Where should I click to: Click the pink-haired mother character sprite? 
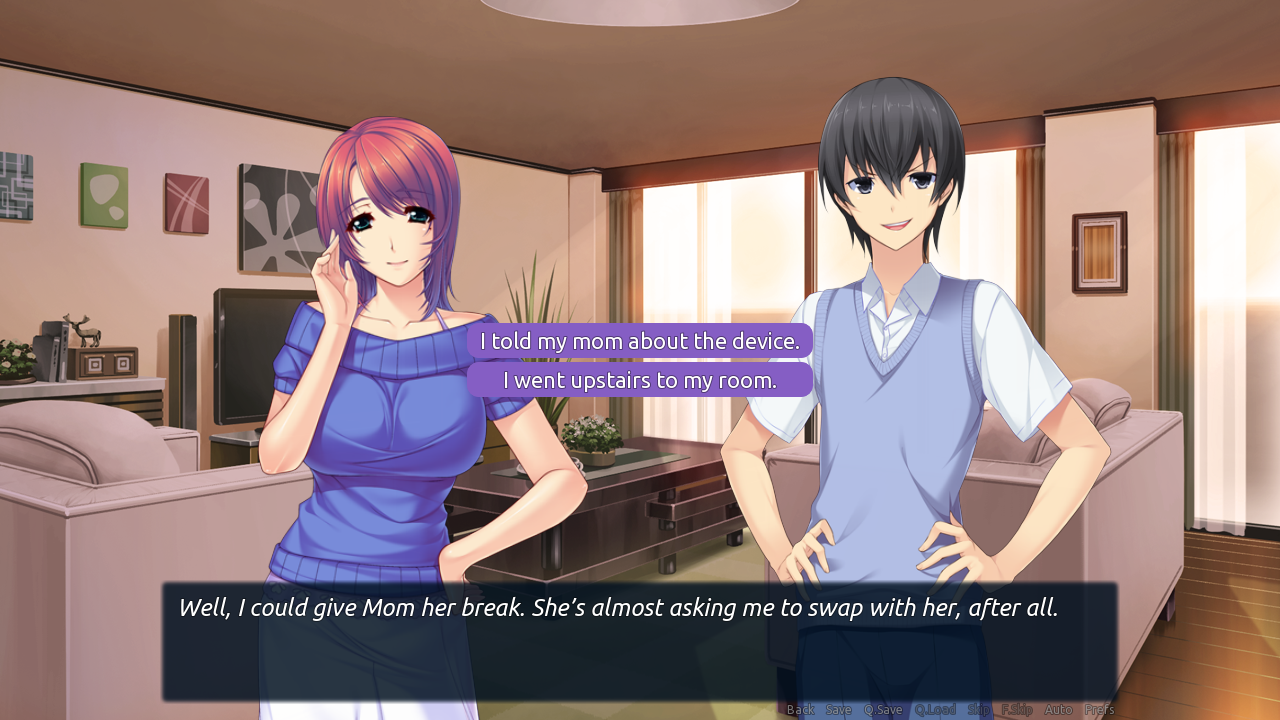390,350
